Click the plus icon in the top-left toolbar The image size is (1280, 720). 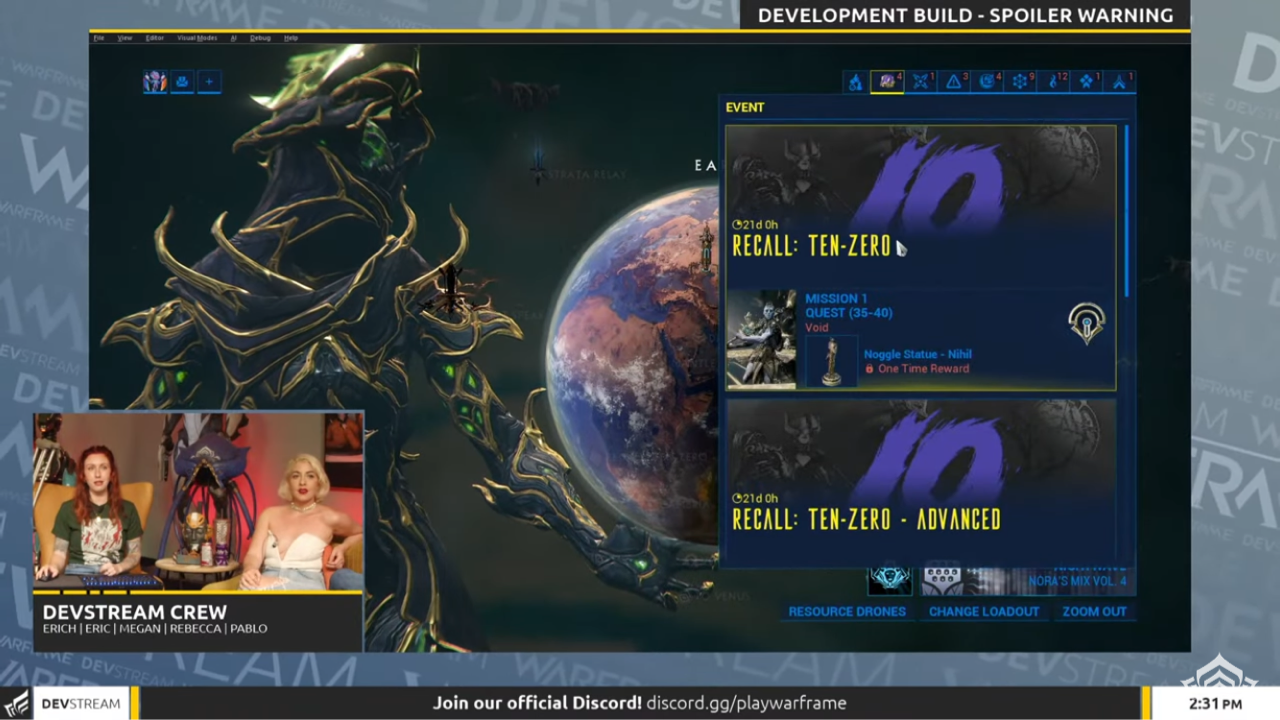click(x=209, y=81)
